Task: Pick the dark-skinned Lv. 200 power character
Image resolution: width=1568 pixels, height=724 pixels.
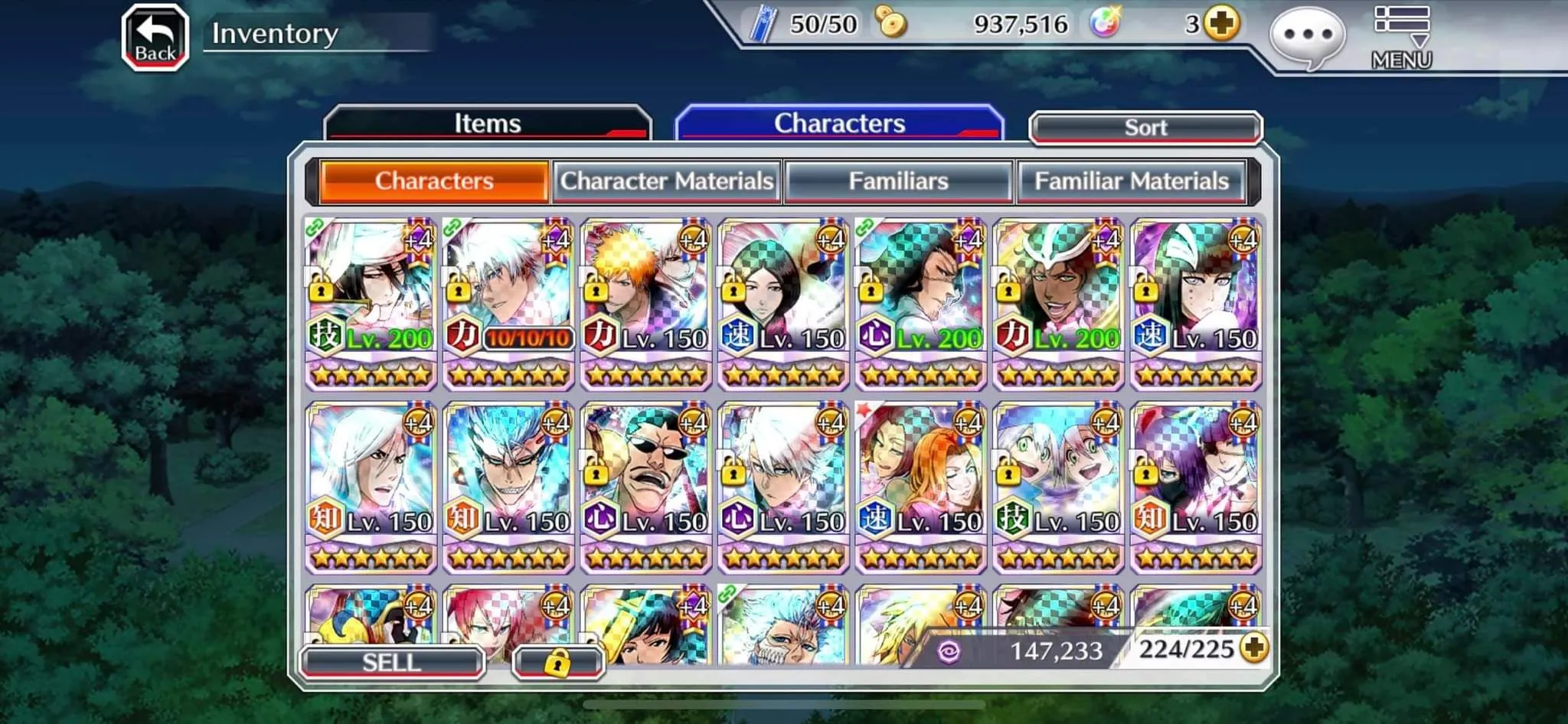Action: click(x=1058, y=303)
